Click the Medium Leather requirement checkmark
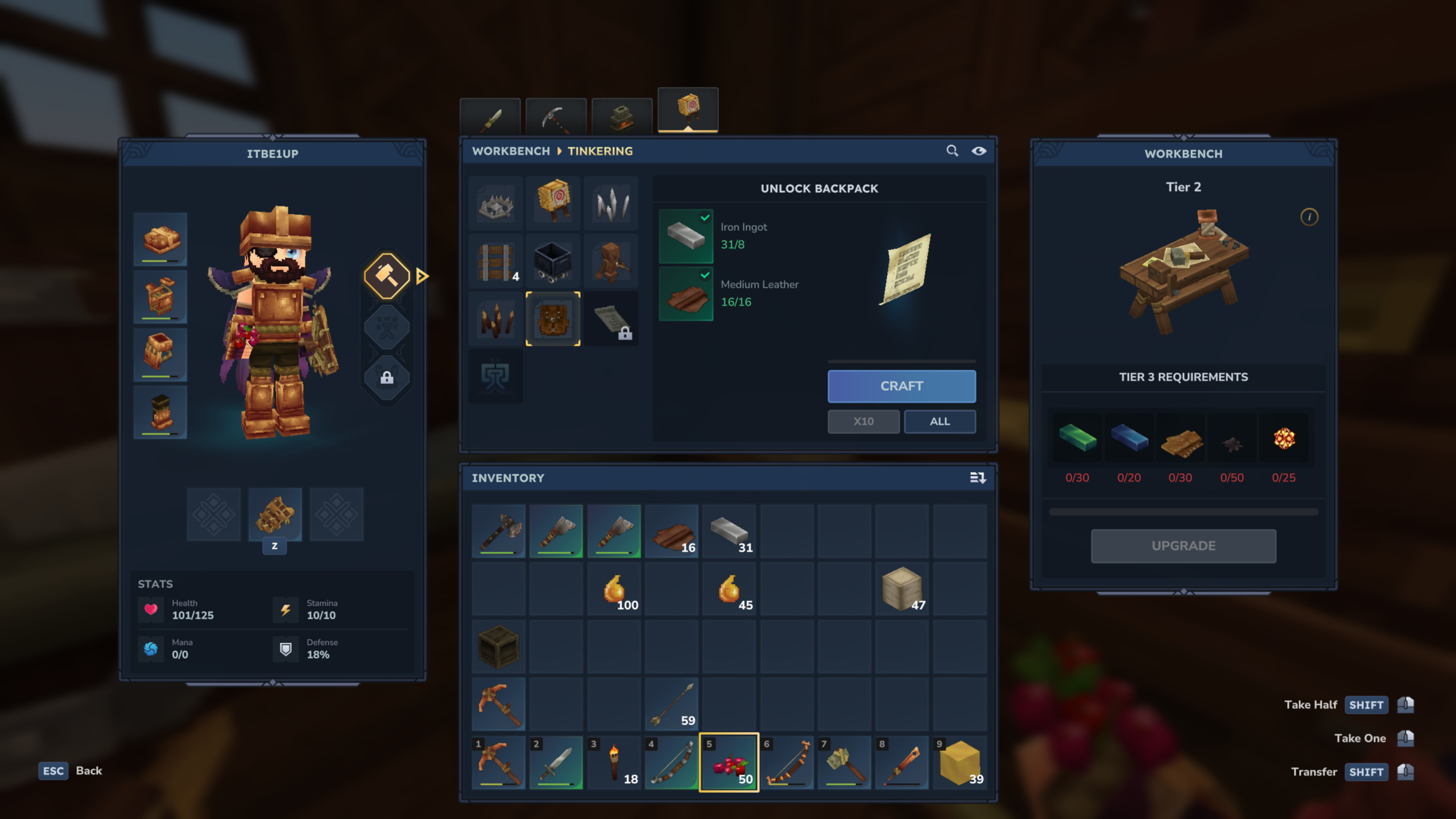 point(704,275)
